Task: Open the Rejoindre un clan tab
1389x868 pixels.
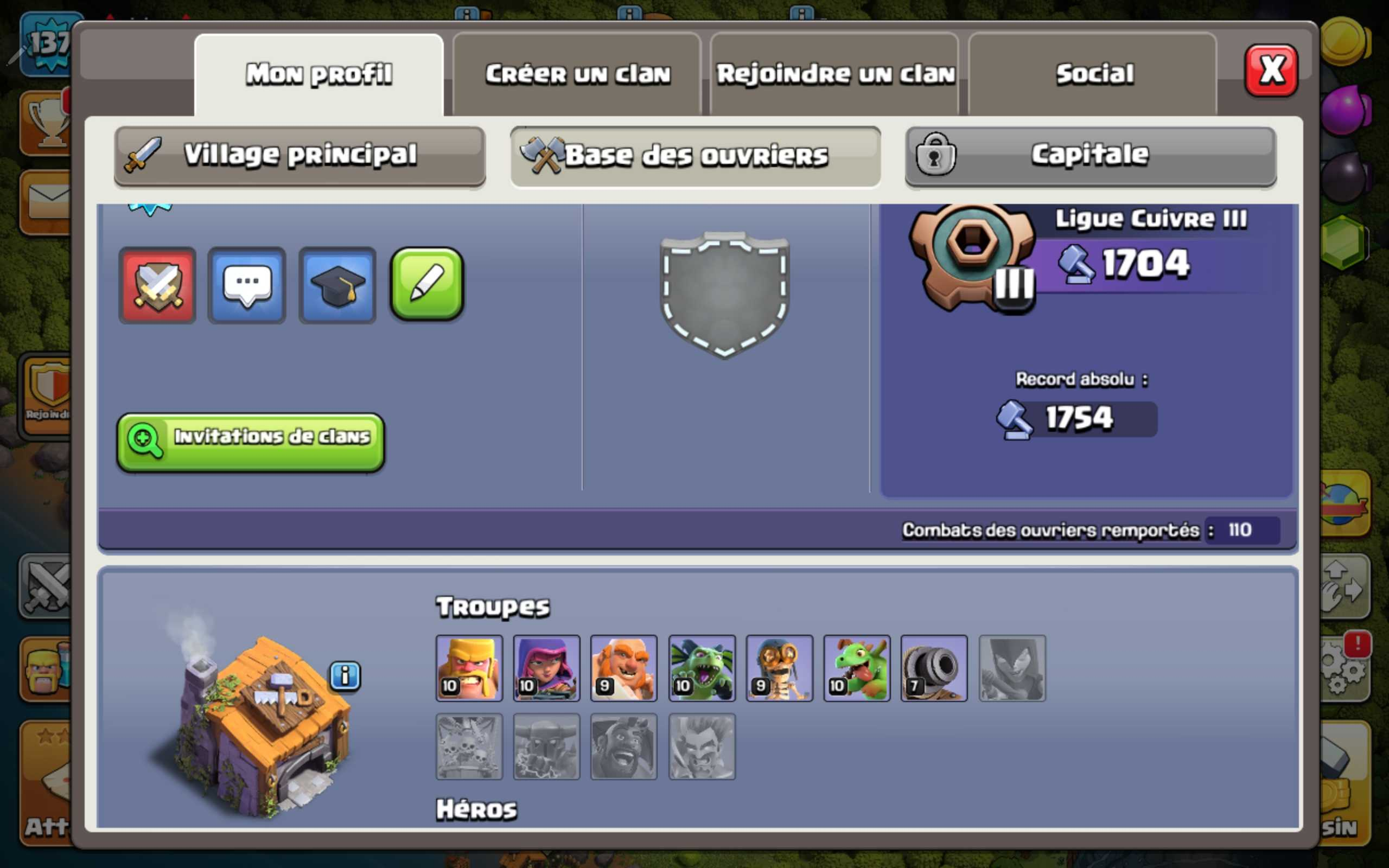Action: point(835,73)
